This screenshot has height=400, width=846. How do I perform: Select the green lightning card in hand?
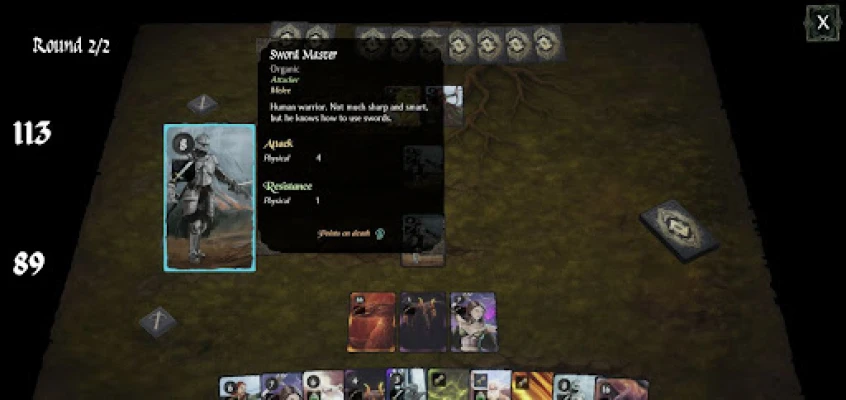click(x=448, y=386)
